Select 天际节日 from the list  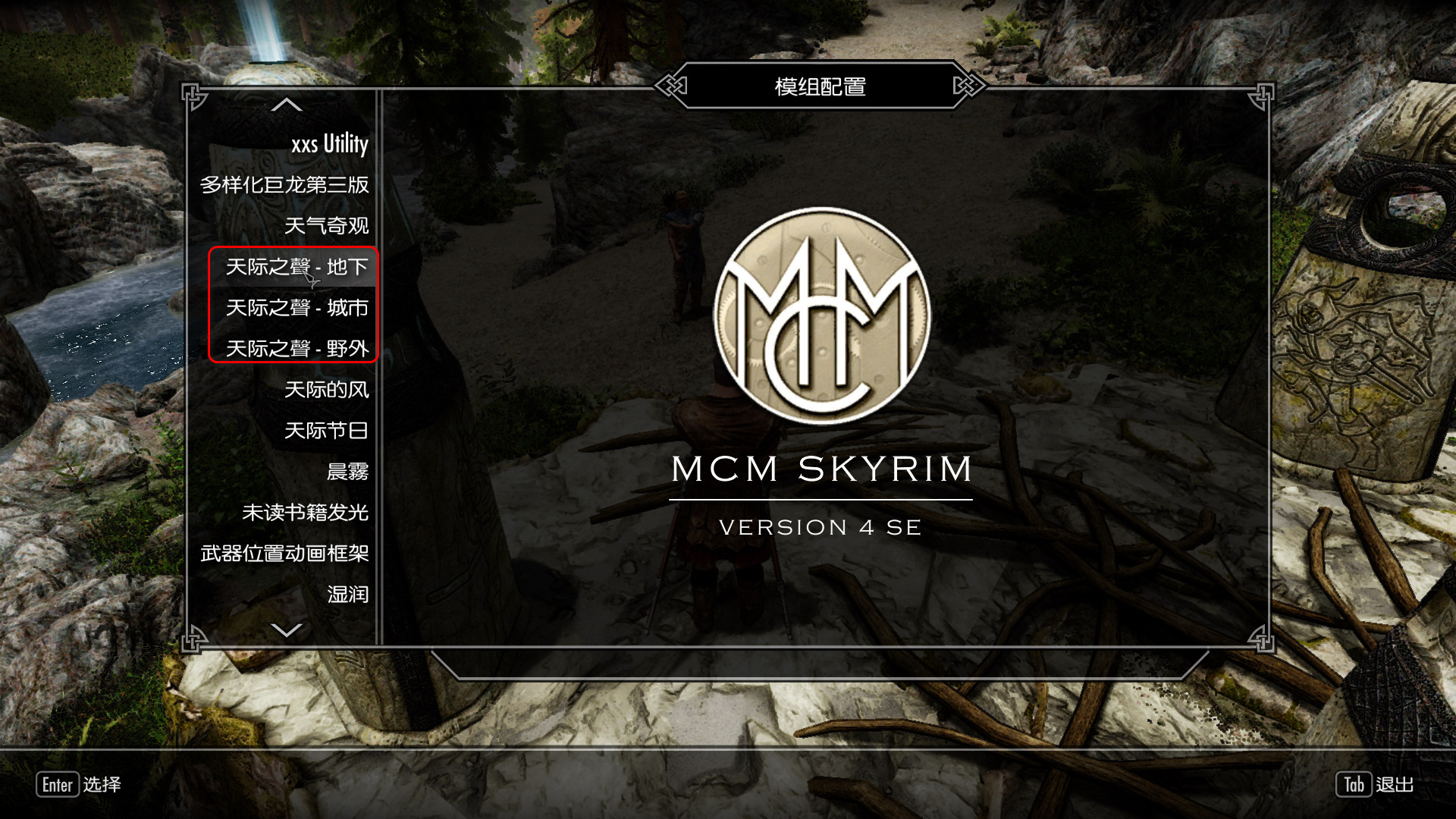[326, 431]
